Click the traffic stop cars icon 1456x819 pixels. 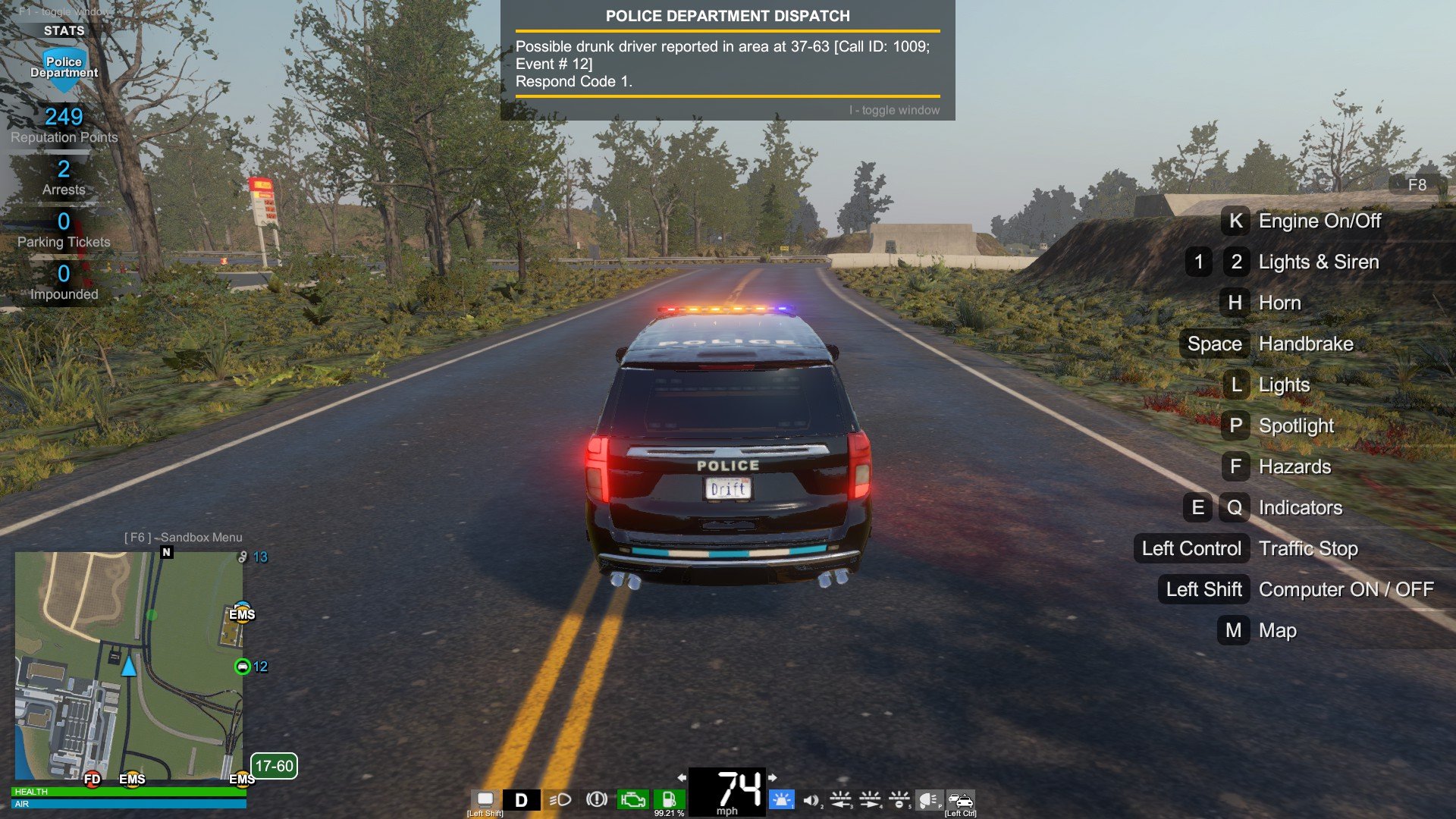pyautogui.click(x=961, y=799)
